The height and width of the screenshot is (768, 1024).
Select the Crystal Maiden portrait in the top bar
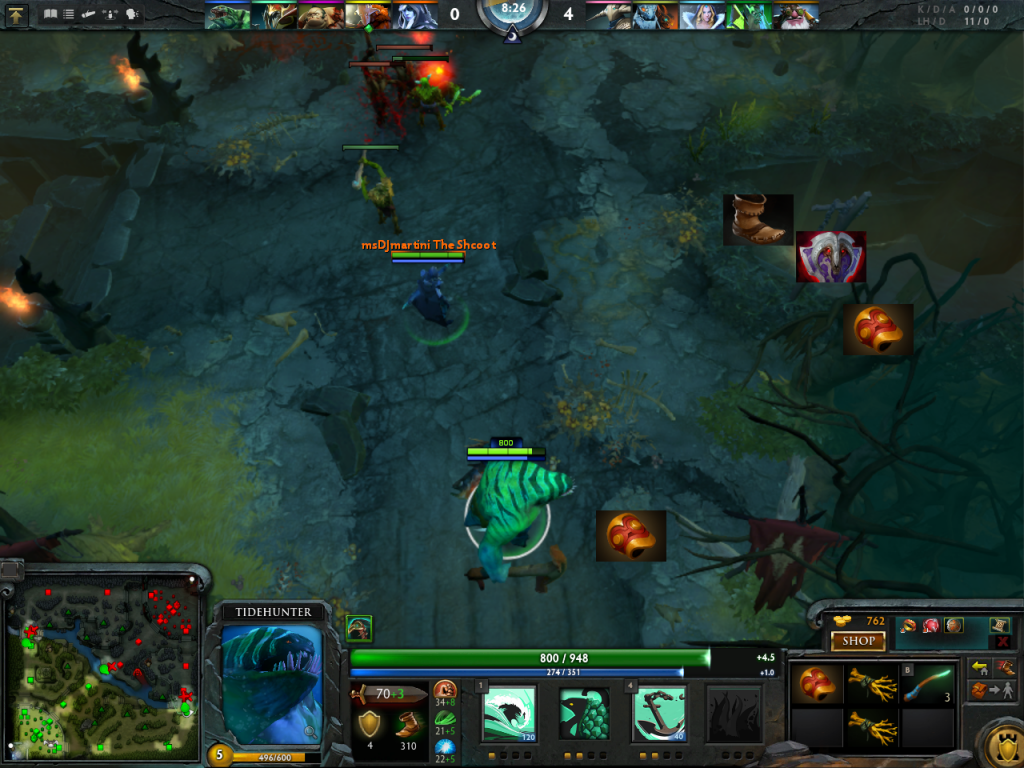tap(710, 15)
